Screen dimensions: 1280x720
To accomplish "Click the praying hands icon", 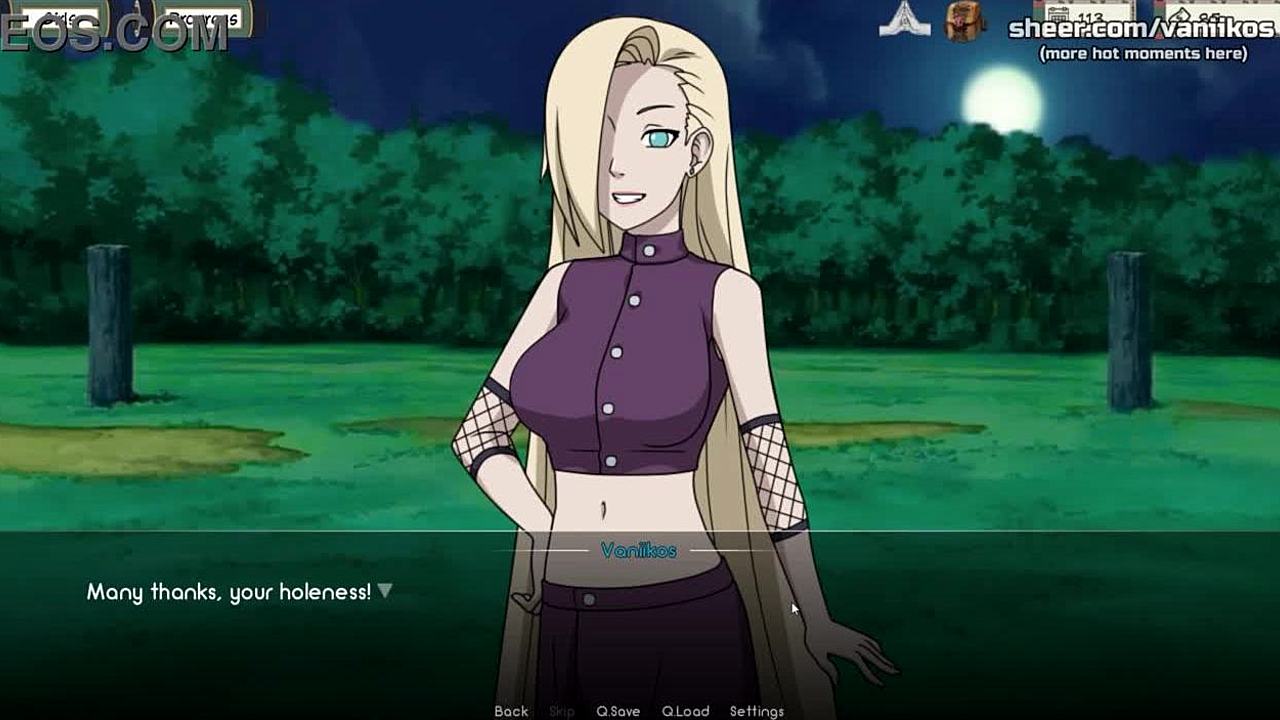I will (x=904, y=19).
